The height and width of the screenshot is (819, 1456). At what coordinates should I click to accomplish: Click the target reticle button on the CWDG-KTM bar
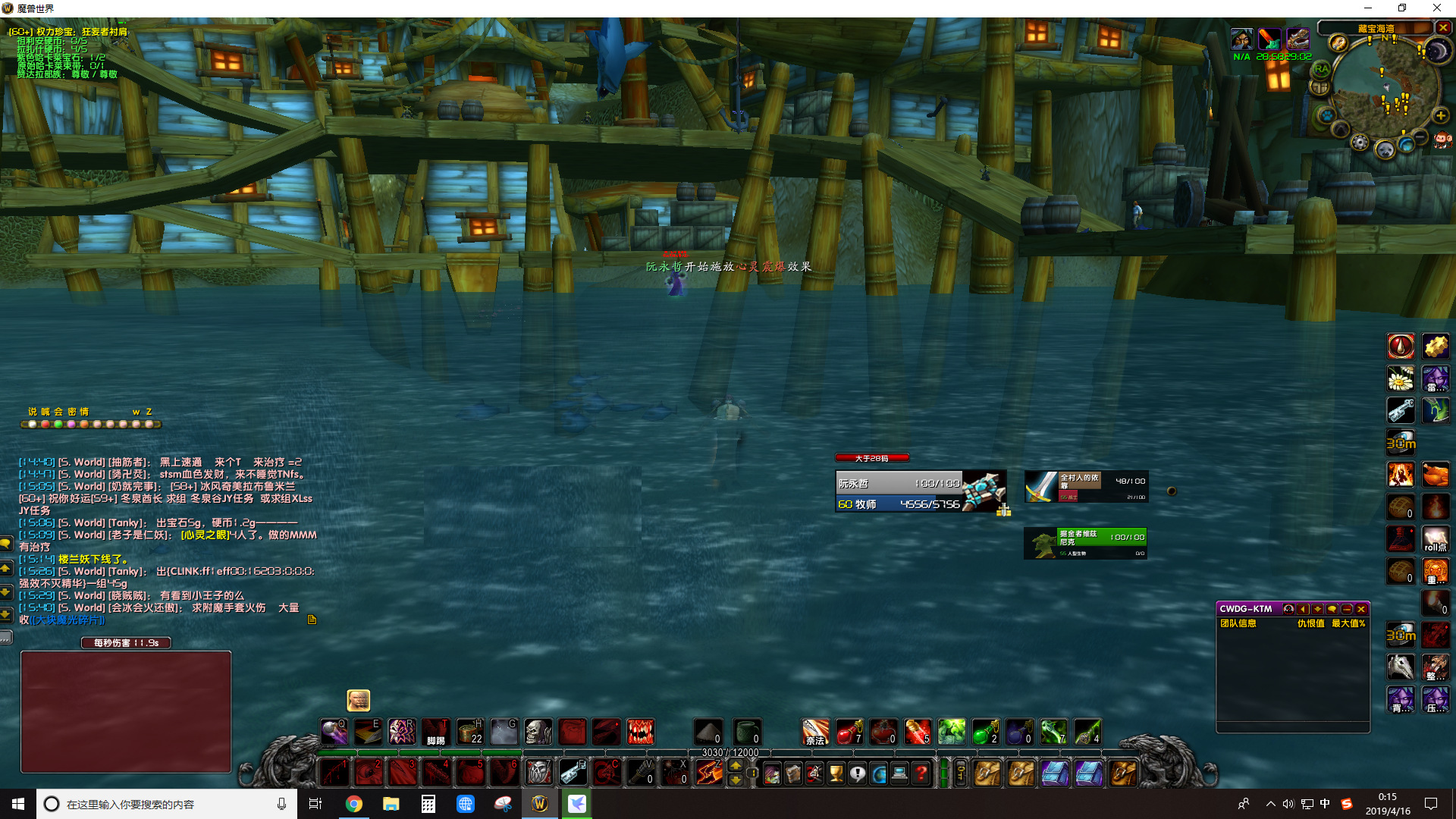pos(1288,609)
